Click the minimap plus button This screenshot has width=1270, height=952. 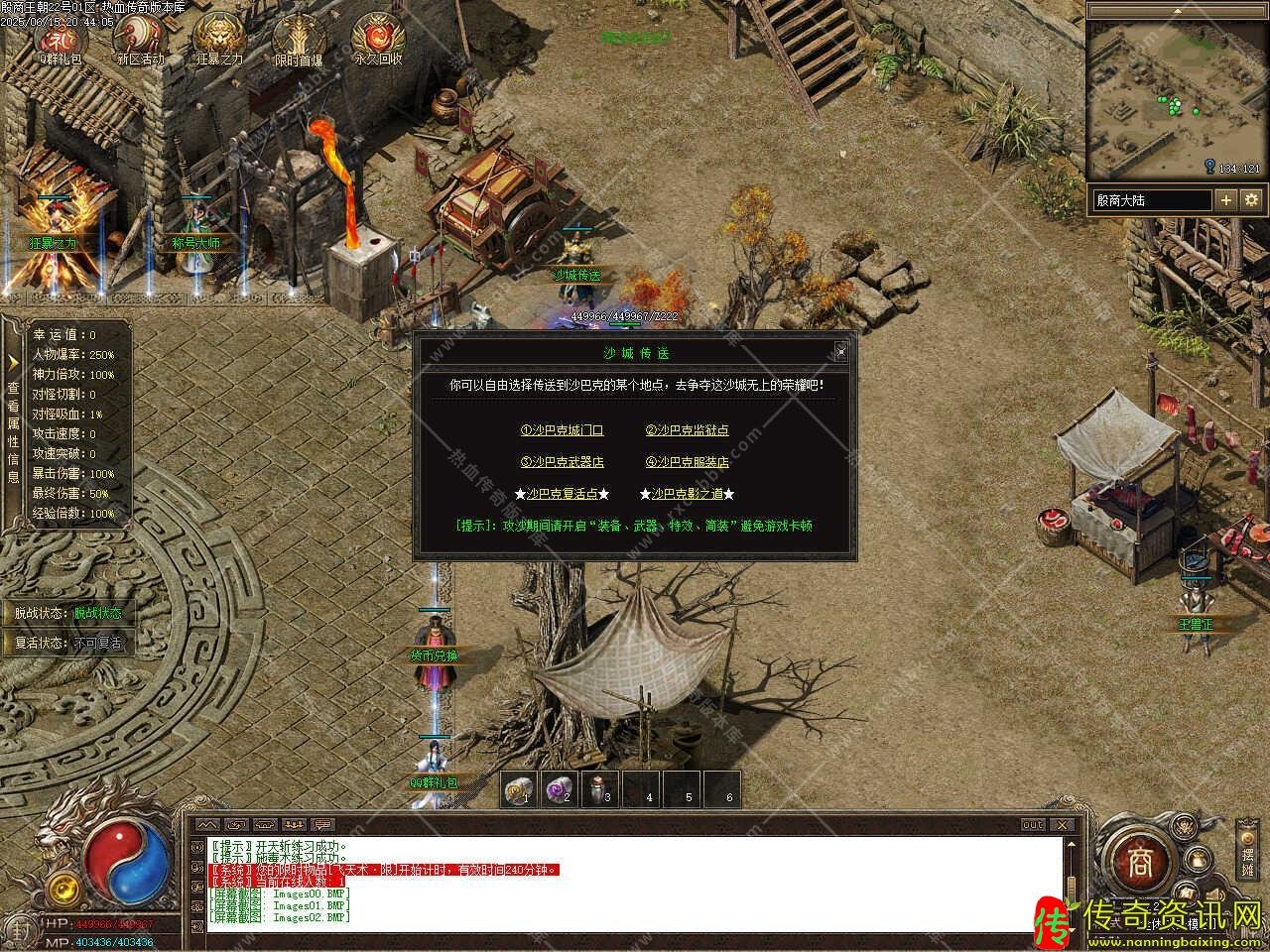point(1226,200)
